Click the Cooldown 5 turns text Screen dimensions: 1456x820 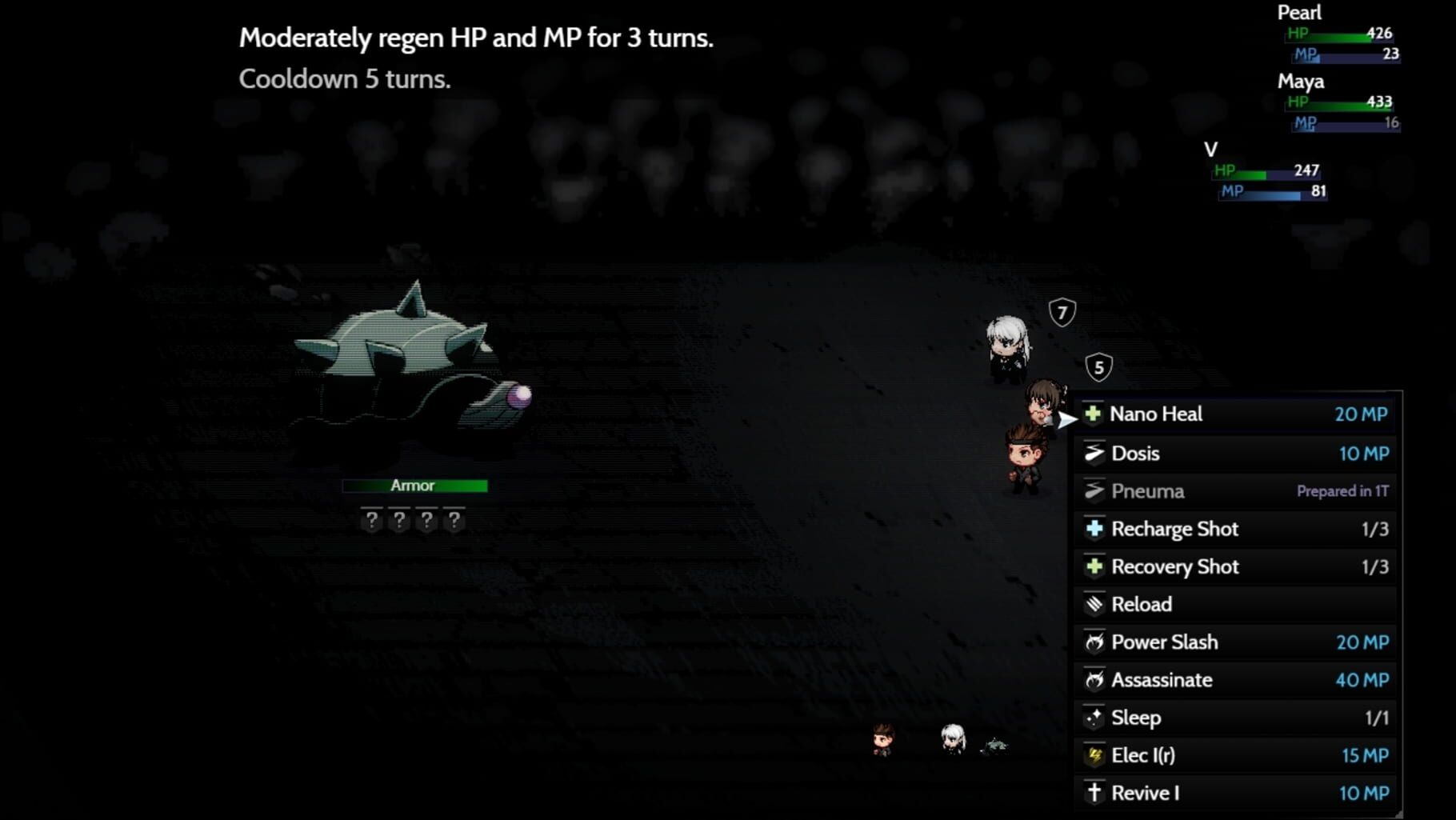pyautogui.click(x=346, y=79)
